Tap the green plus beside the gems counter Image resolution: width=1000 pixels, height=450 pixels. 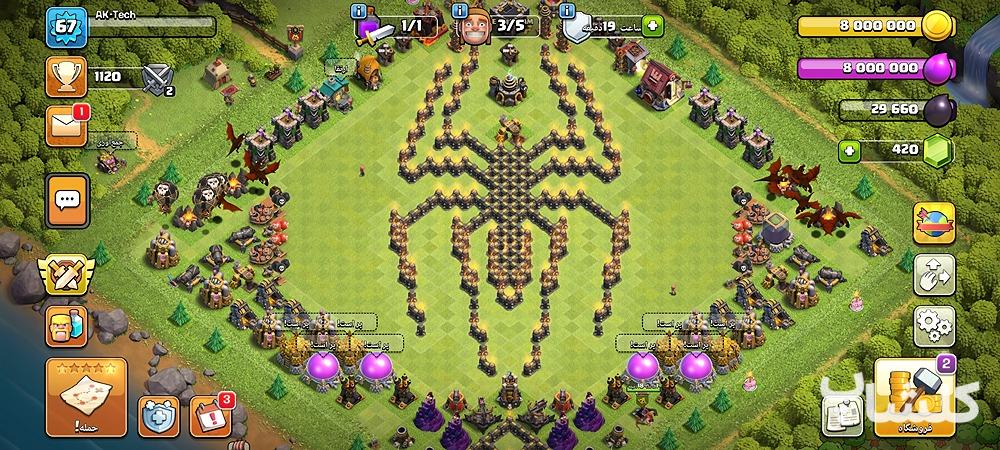[850, 151]
